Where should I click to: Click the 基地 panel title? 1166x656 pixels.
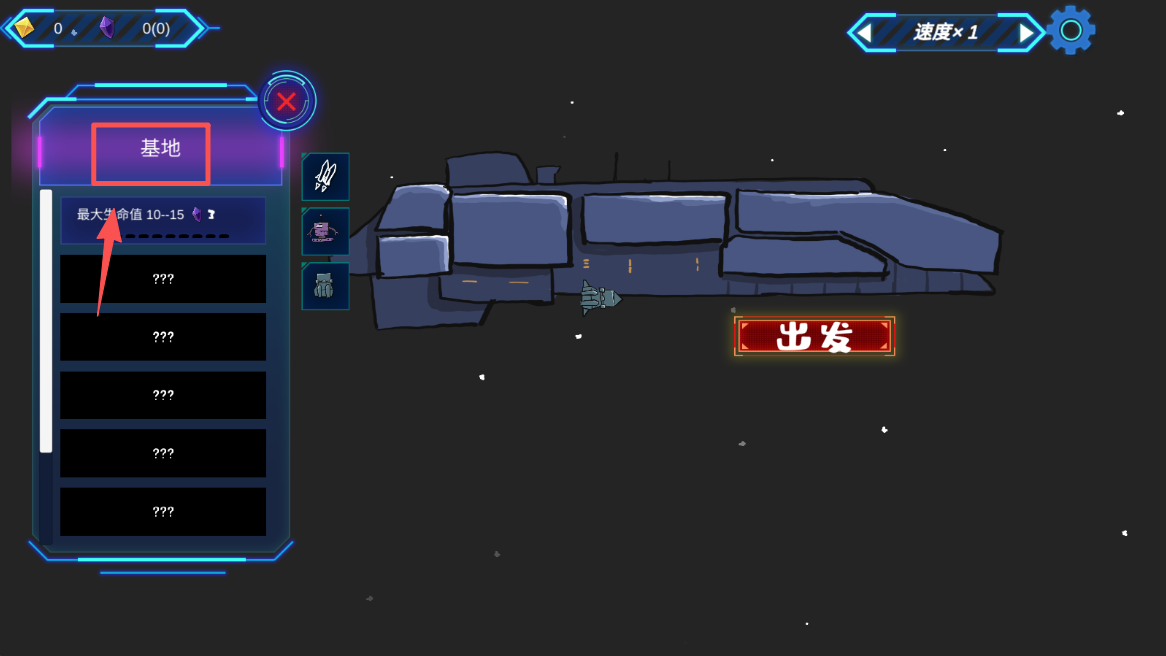(160, 149)
